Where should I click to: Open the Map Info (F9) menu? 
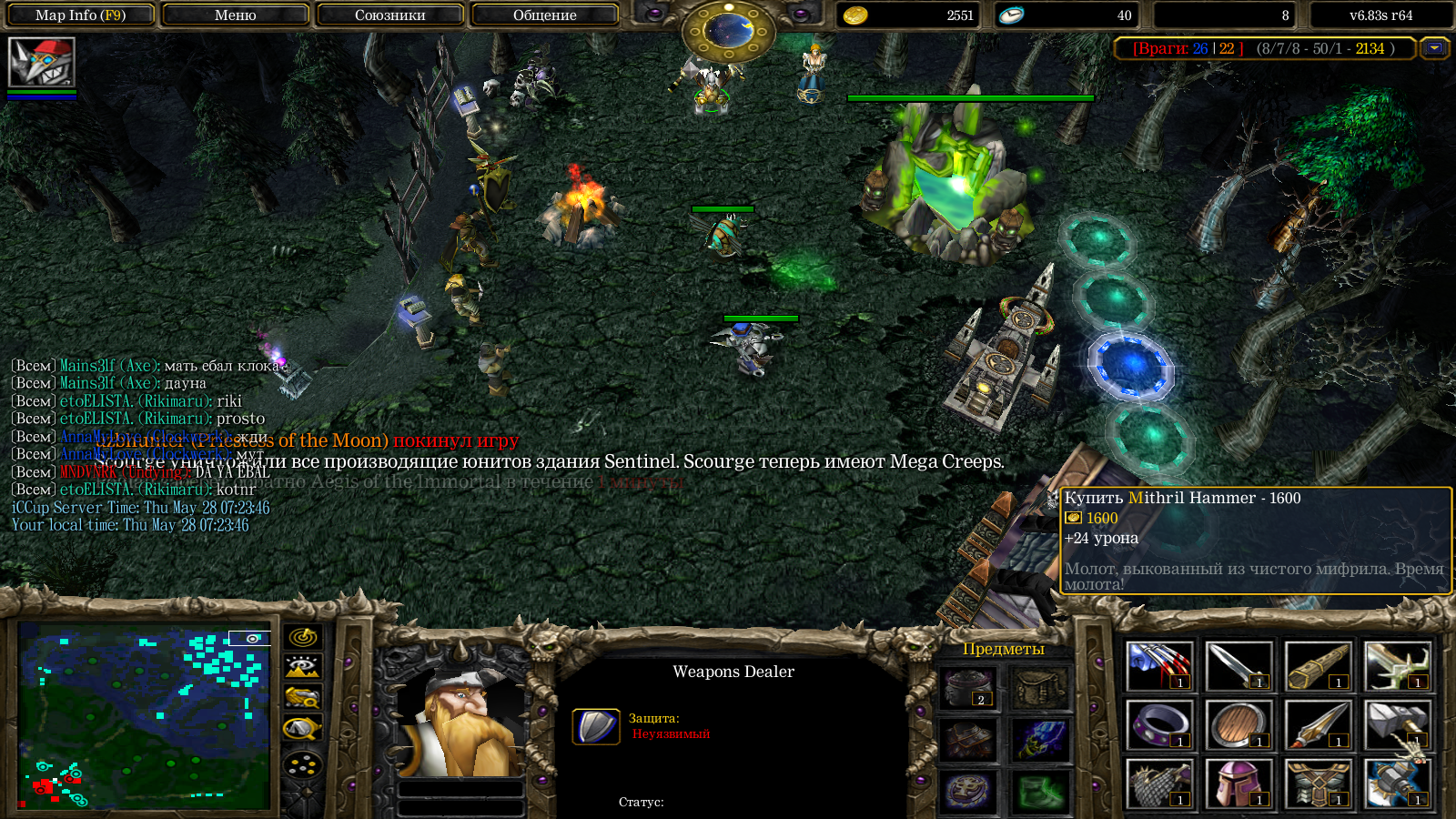(x=80, y=15)
